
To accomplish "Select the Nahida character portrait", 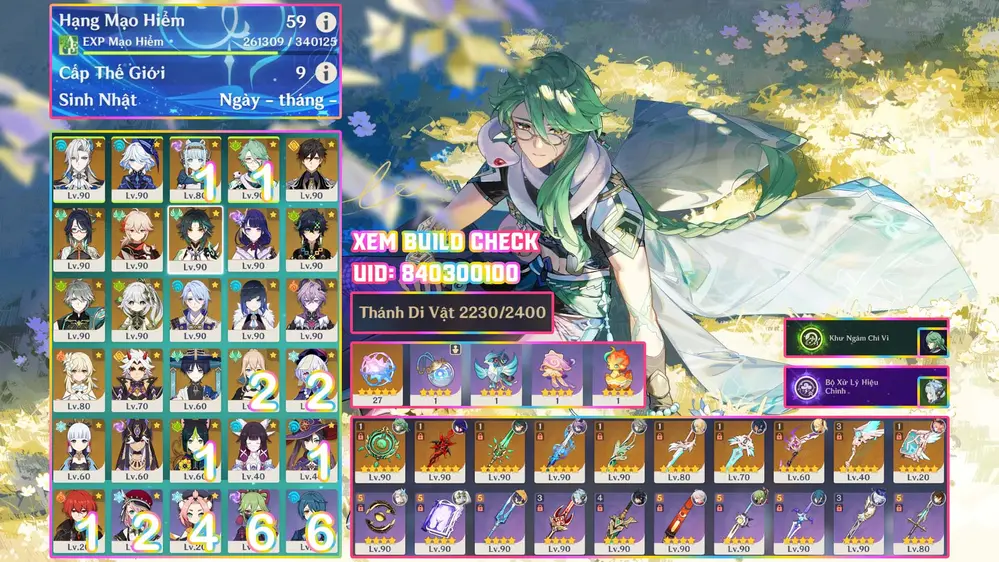I will (136, 305).
